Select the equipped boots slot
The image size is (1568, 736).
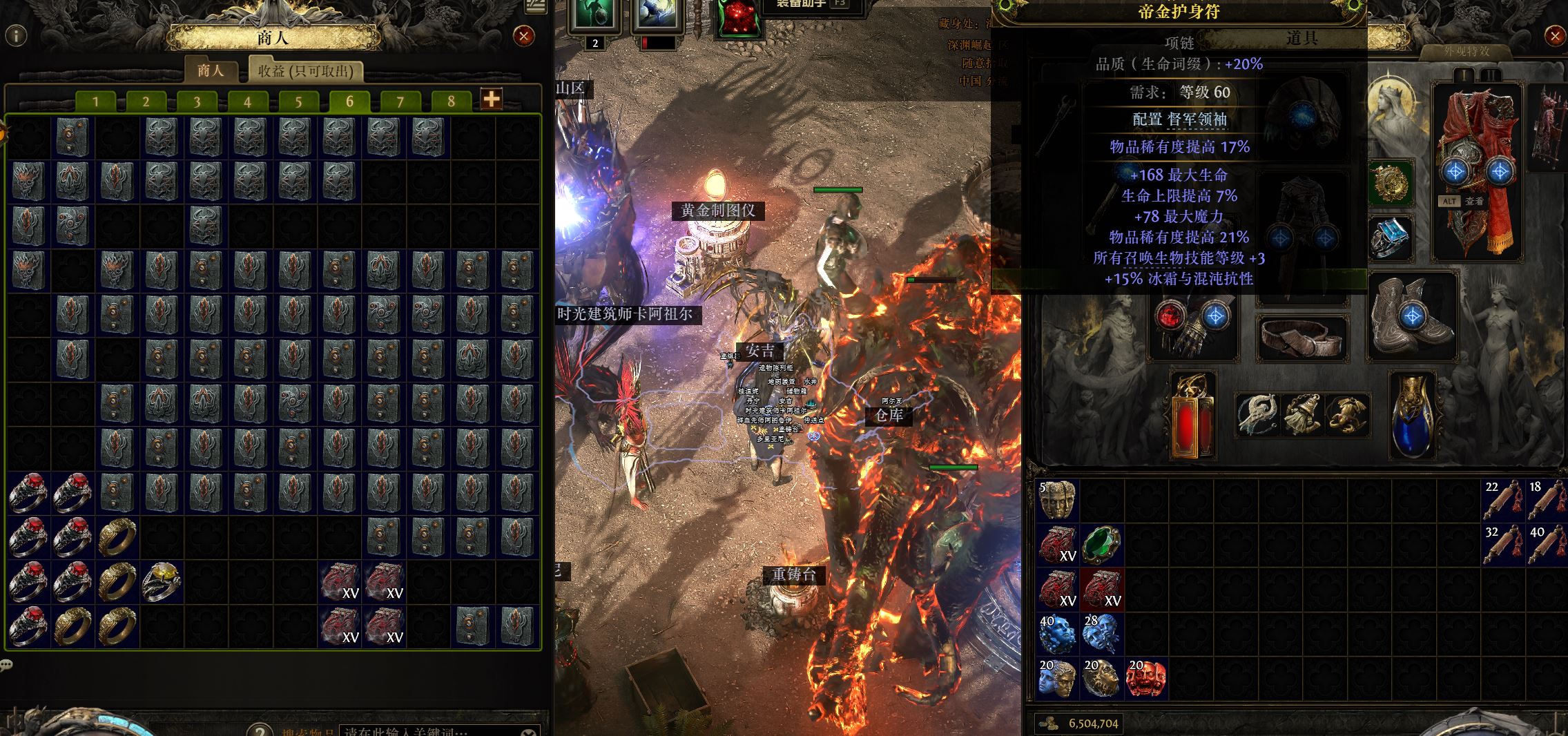click(x=1411, y=316)
